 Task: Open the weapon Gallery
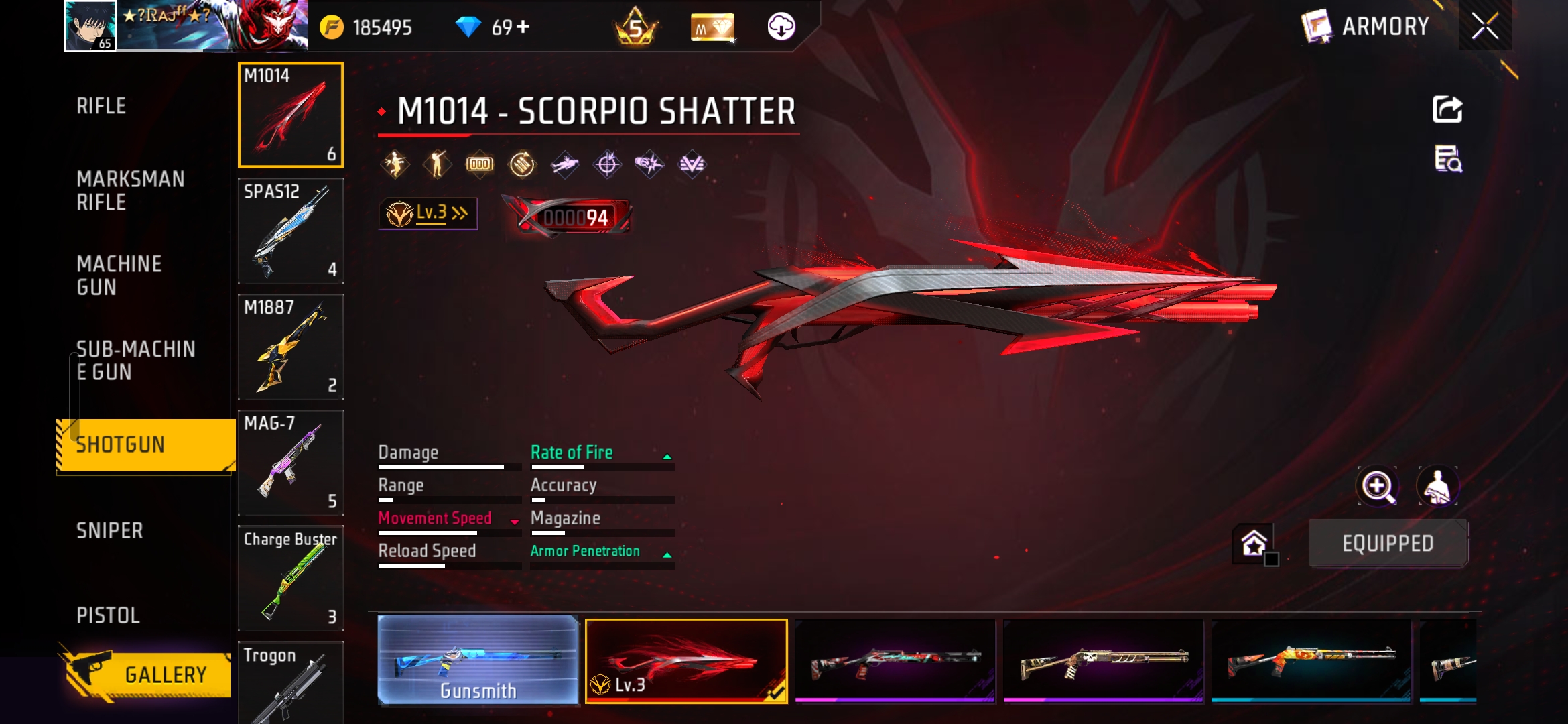pos(147,674)
